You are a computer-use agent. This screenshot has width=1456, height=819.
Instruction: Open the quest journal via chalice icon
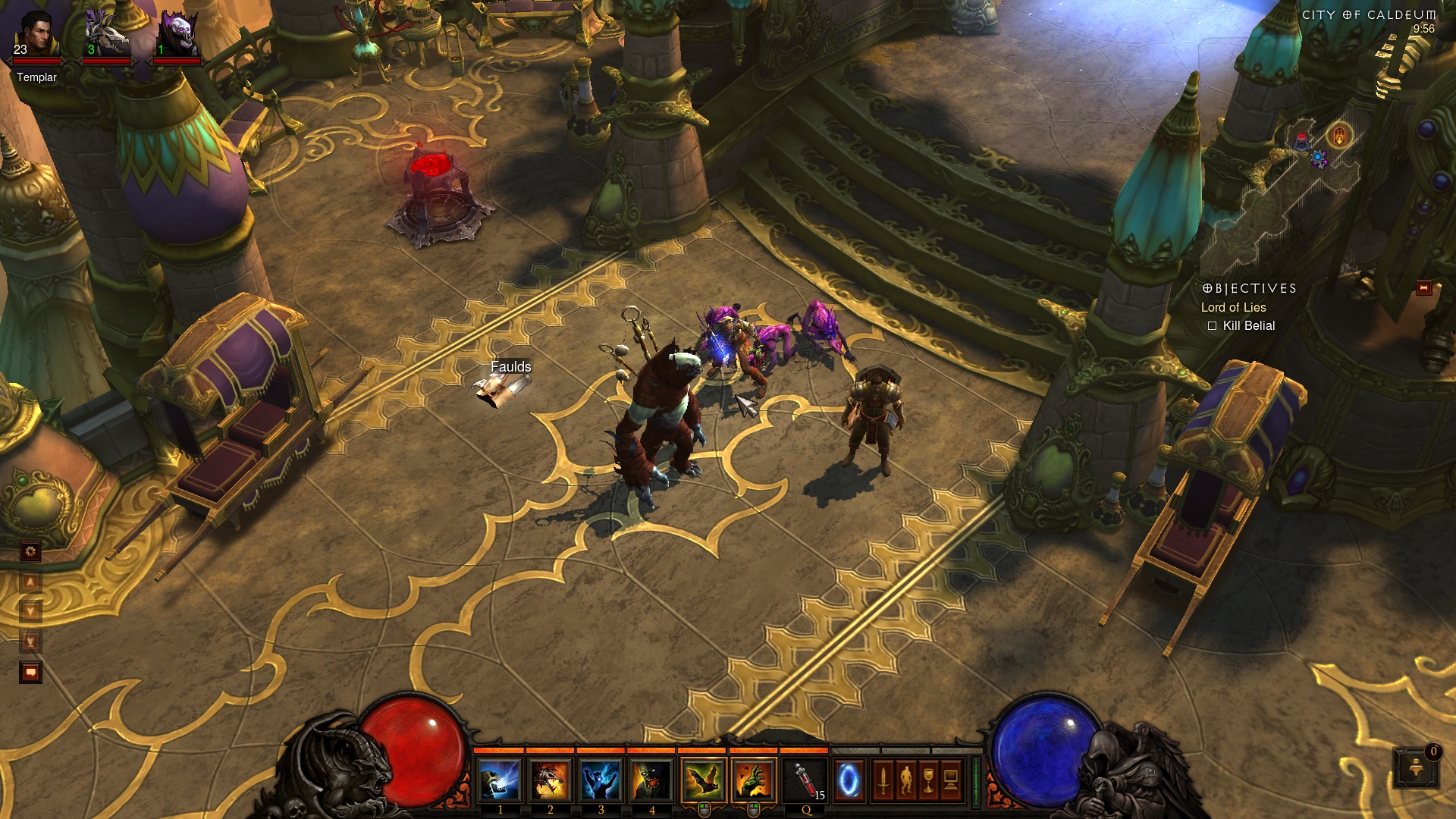click(x=928, y=780)
